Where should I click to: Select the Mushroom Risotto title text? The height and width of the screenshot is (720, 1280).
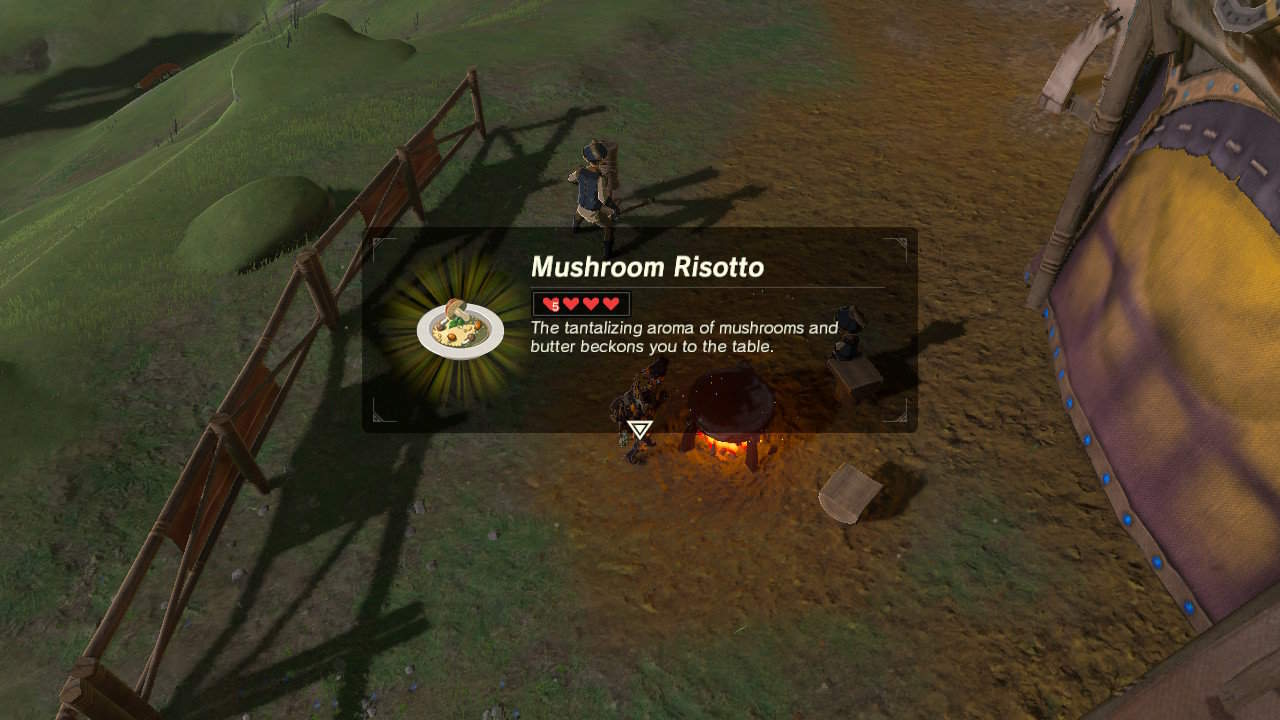pyautogui.click(x=648, y=267)
